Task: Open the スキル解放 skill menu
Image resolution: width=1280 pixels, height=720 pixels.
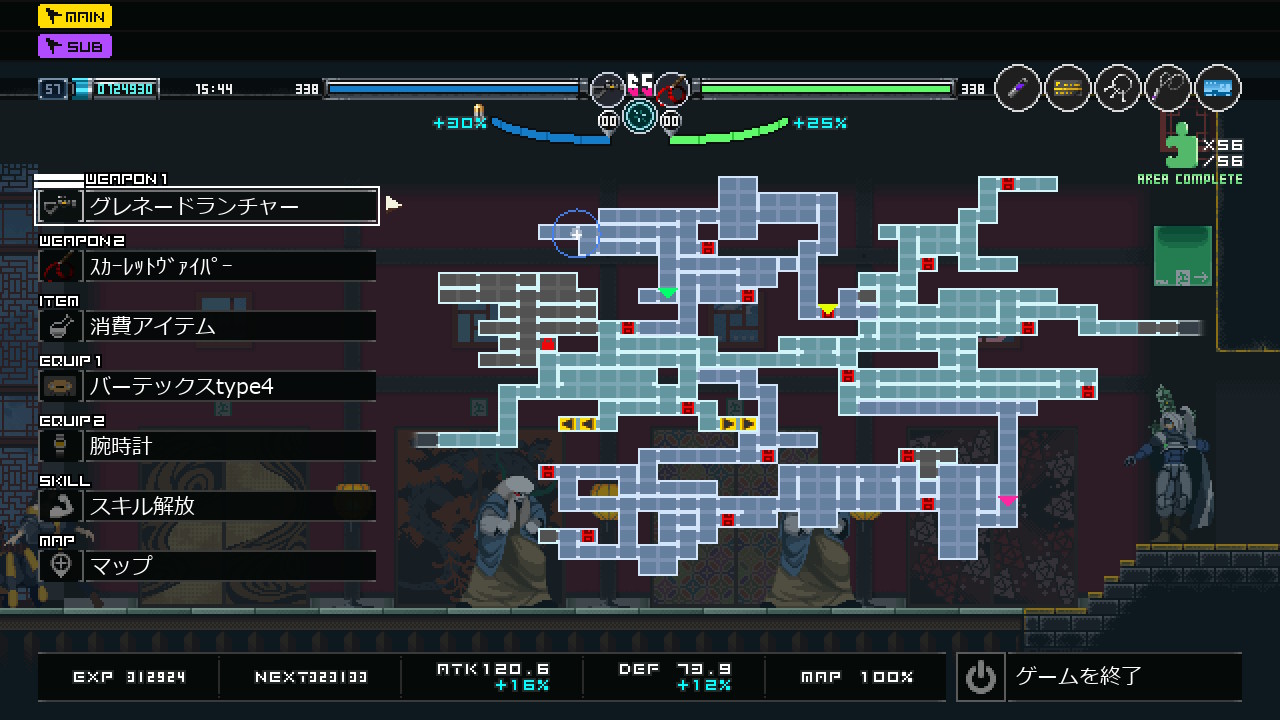Action: [x=207, y=506]
